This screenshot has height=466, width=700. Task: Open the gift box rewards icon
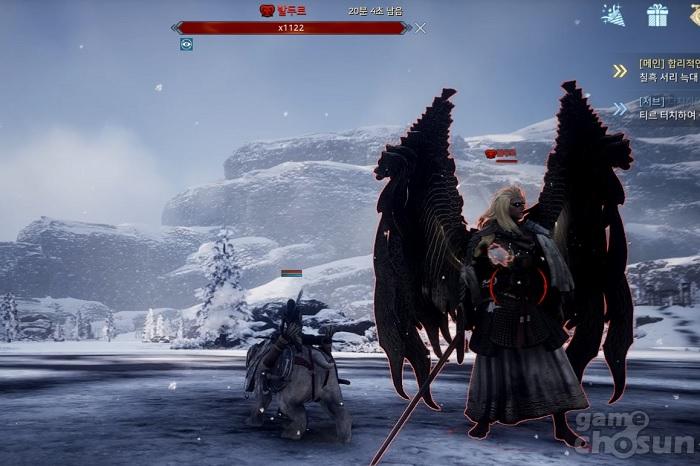[657, 15]
